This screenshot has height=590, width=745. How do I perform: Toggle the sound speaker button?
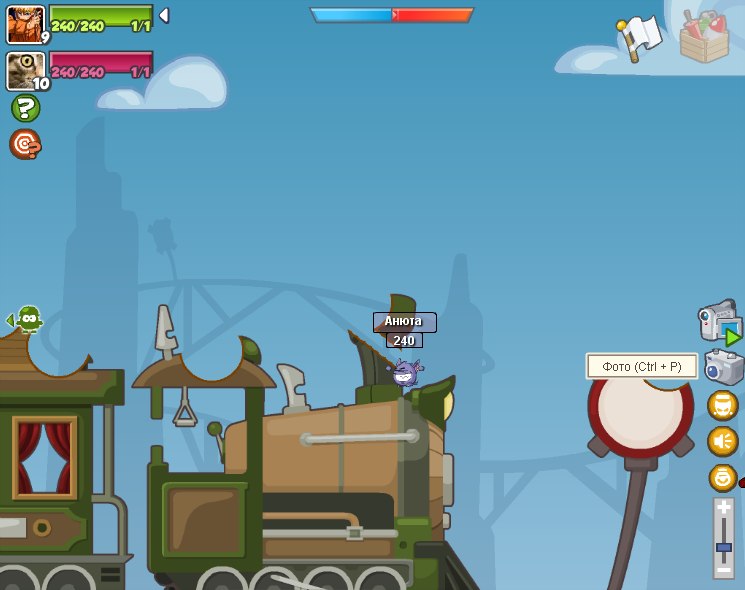(722, 441)
